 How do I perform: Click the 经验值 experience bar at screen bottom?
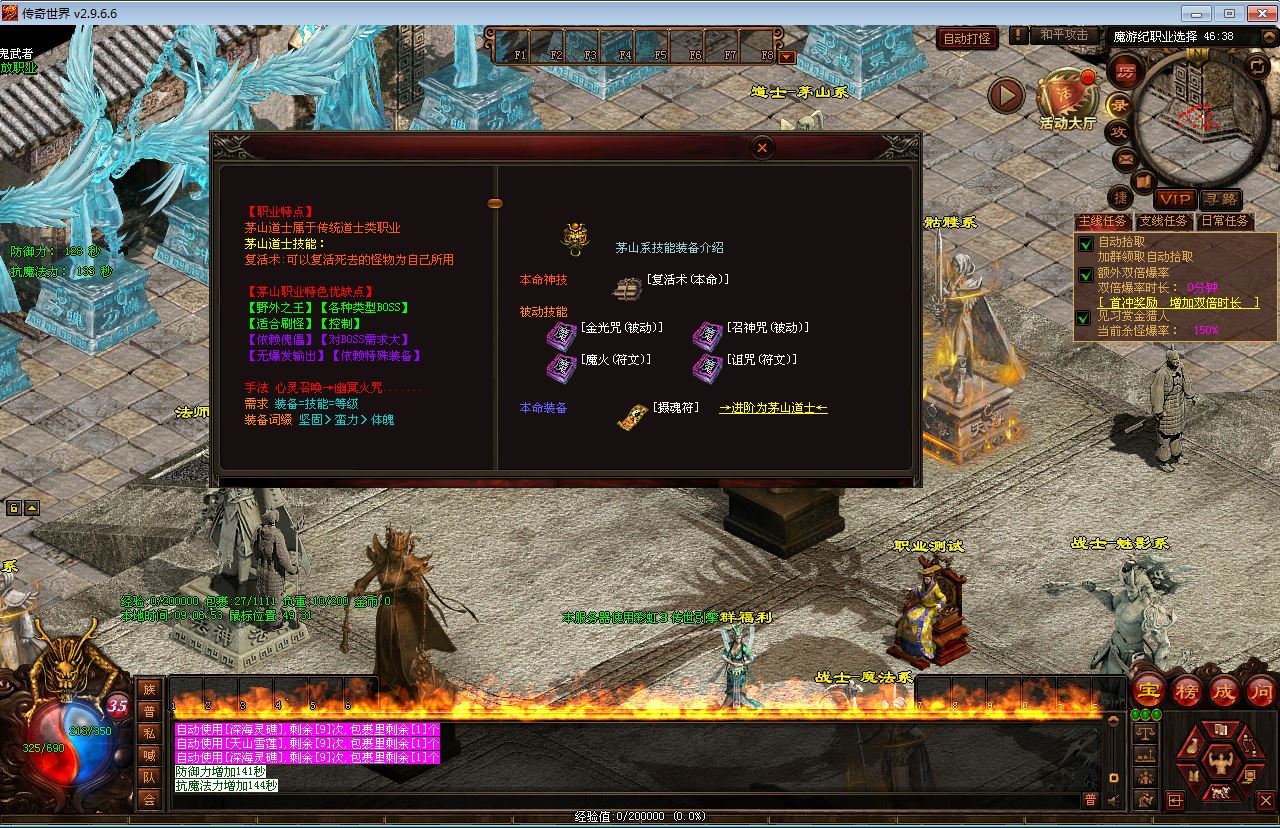(640, 816)
